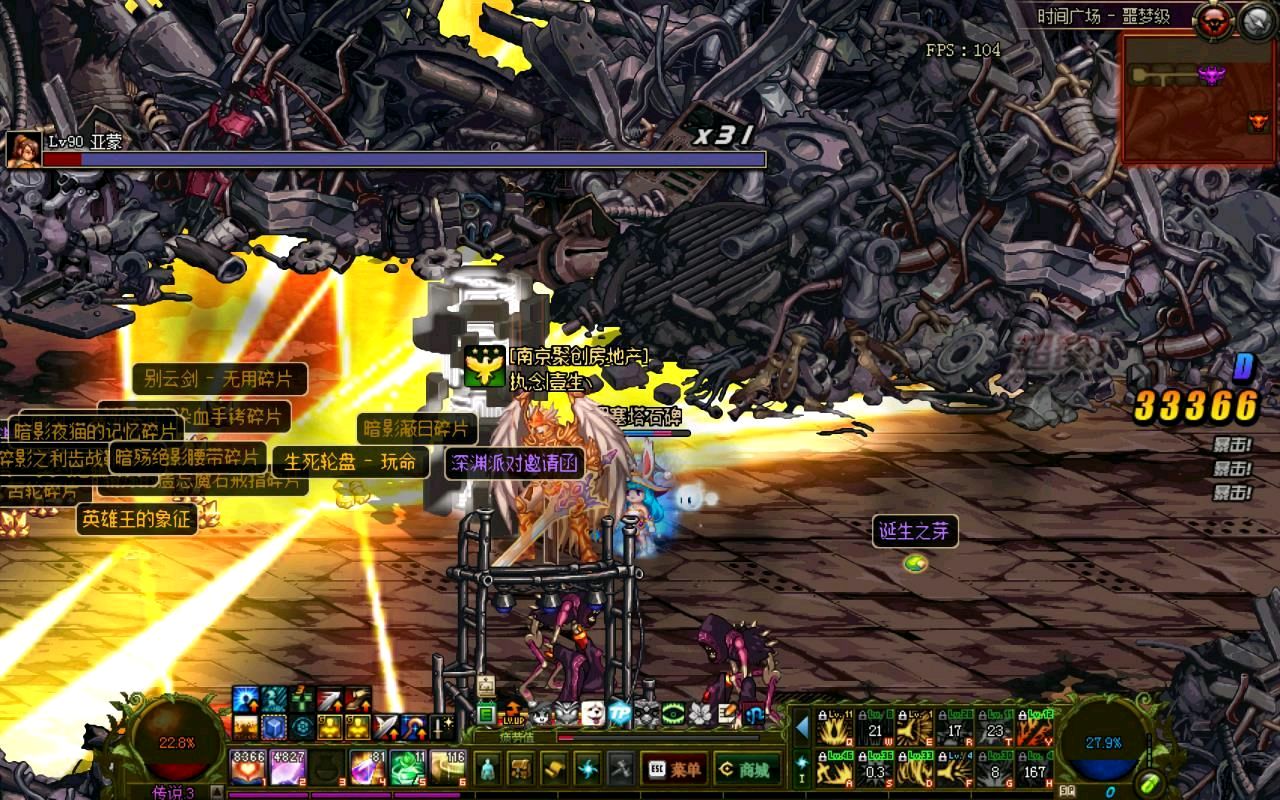Open the hammer and anvil icon
Image resolution: width=1280 pixels, height=800 pixels.
[x=620, y=769]
